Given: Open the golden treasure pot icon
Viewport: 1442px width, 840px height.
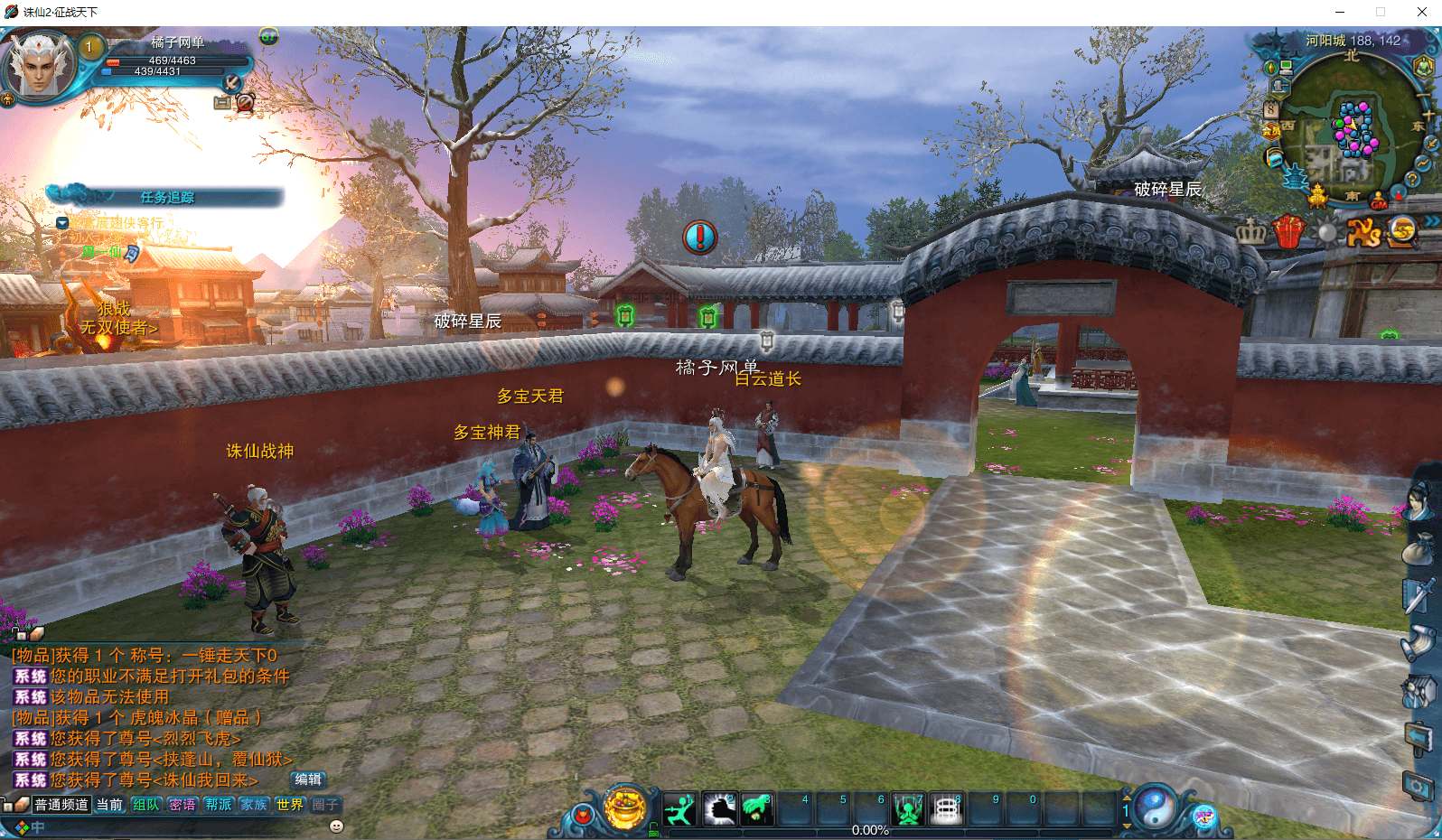Looking at the screenshot, I should tap(625, 807).
